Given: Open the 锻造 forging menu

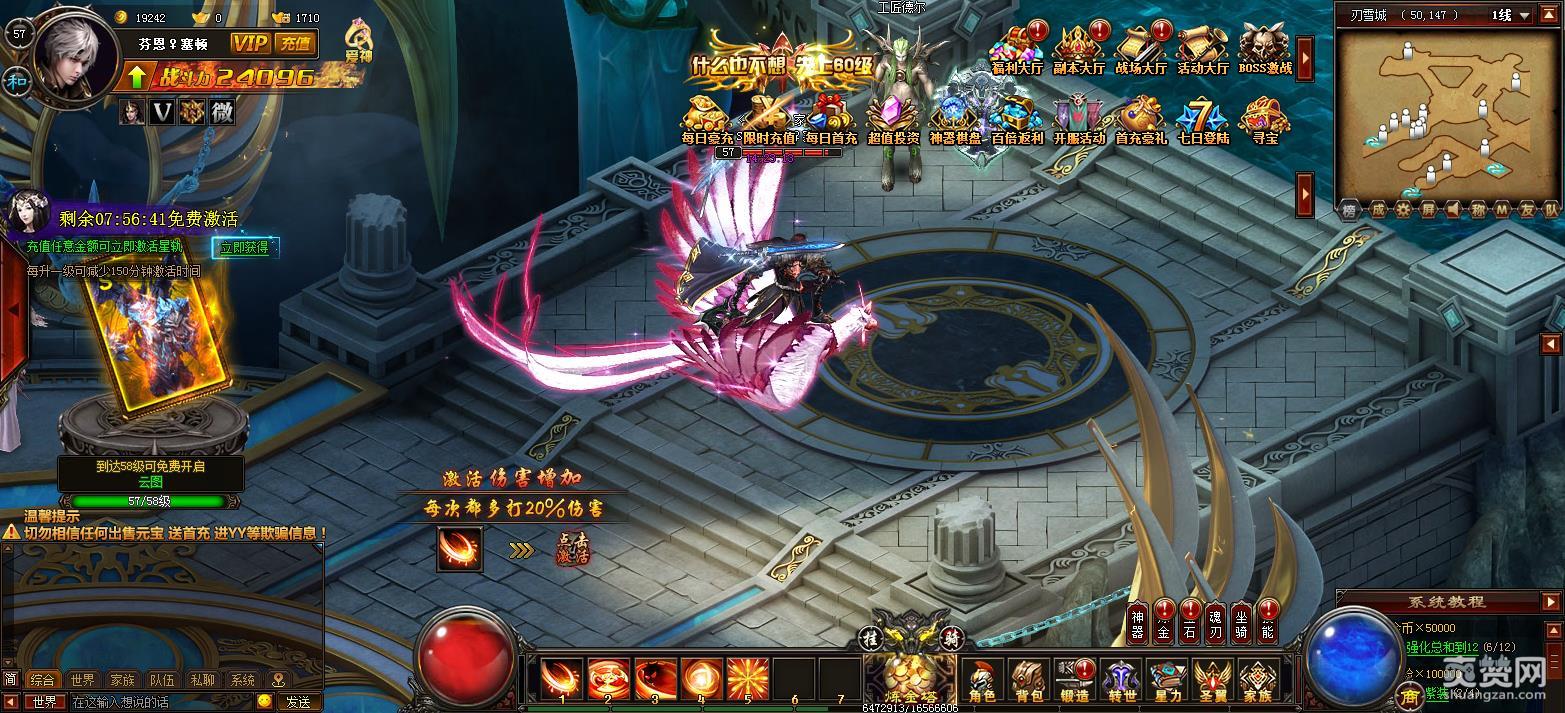Looking at the screenshot, I should coord(1075,680).
